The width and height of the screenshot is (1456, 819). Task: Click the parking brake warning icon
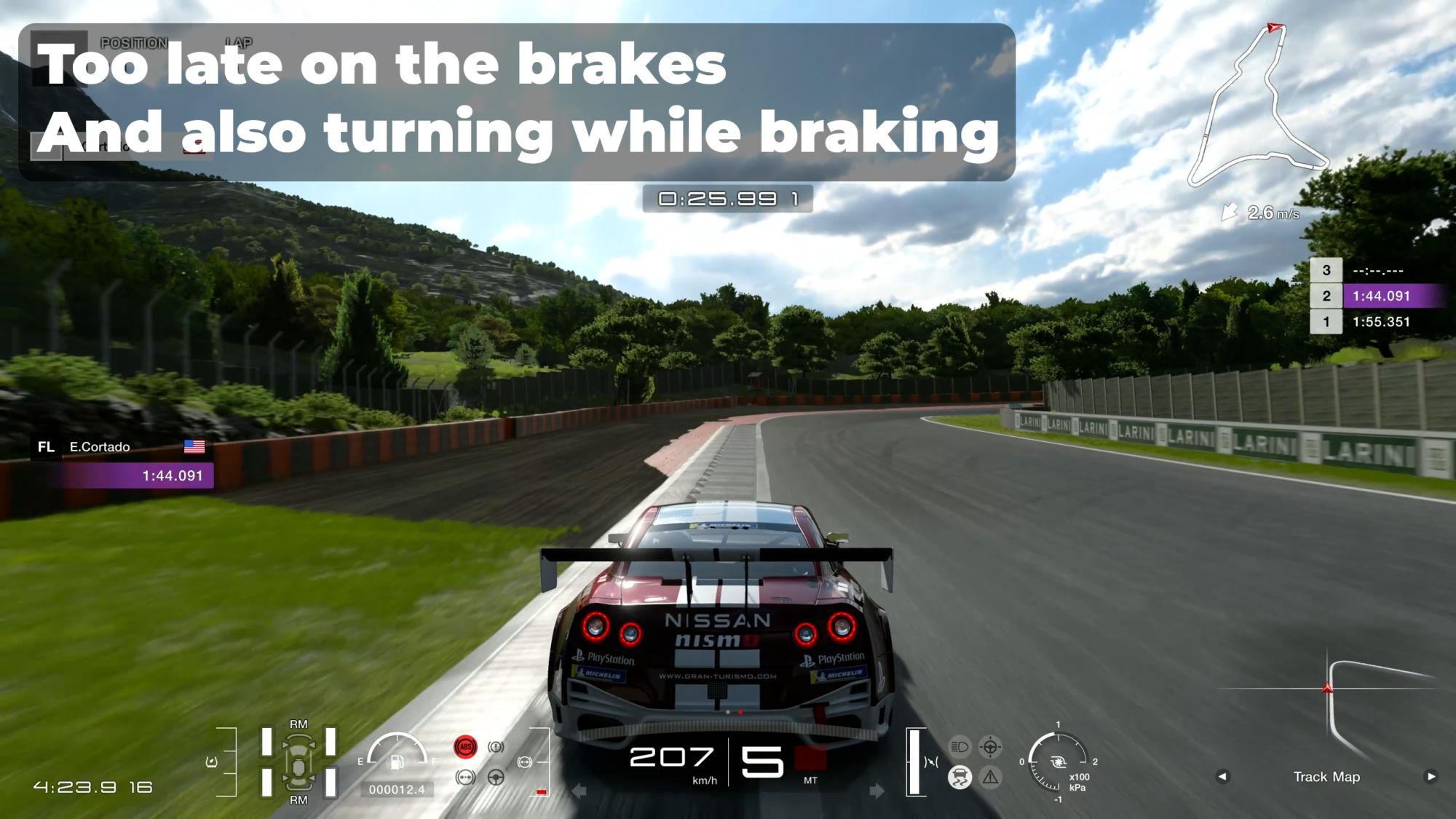tap(496, 747)
